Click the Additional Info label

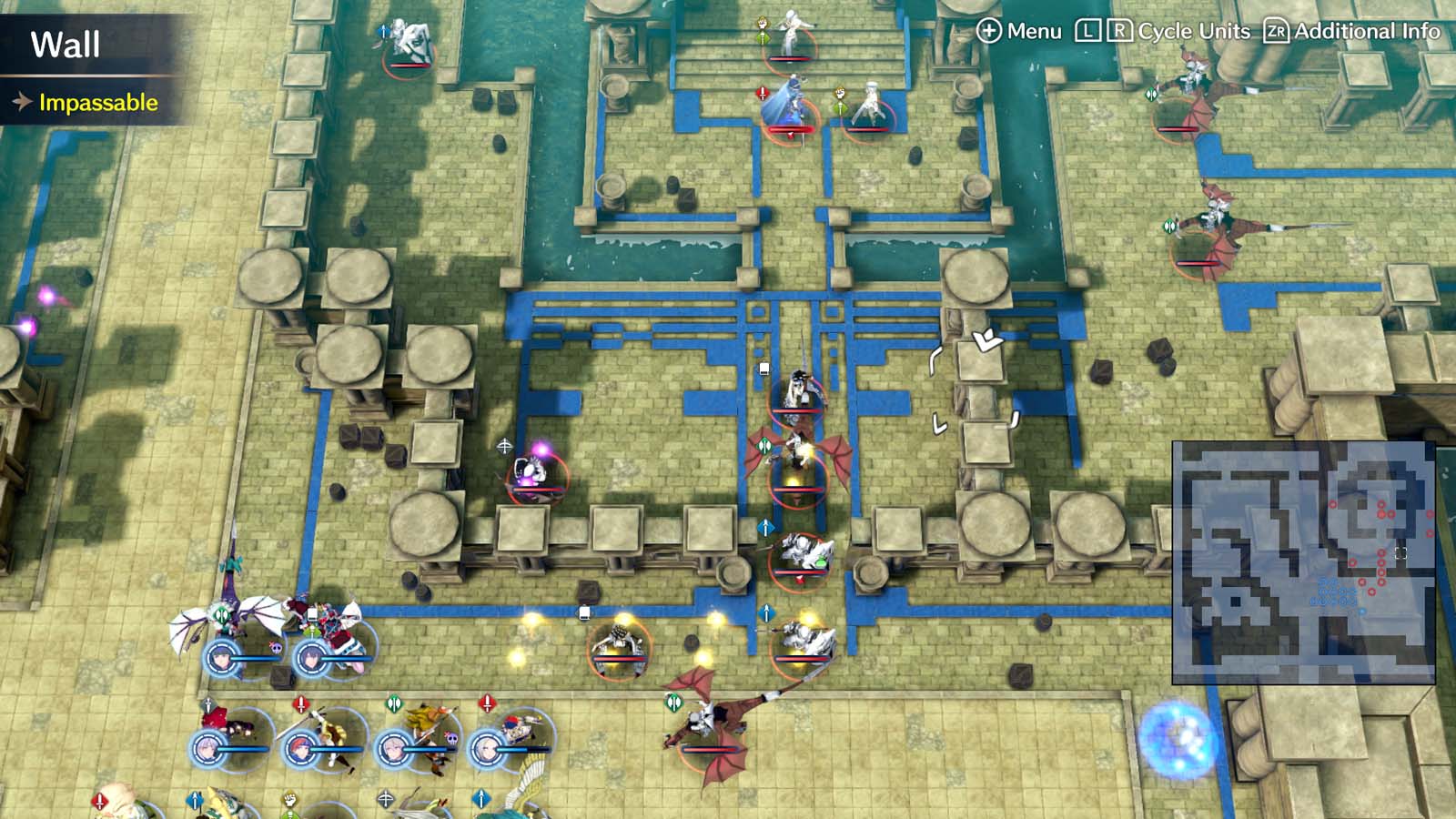point(1365,32)
